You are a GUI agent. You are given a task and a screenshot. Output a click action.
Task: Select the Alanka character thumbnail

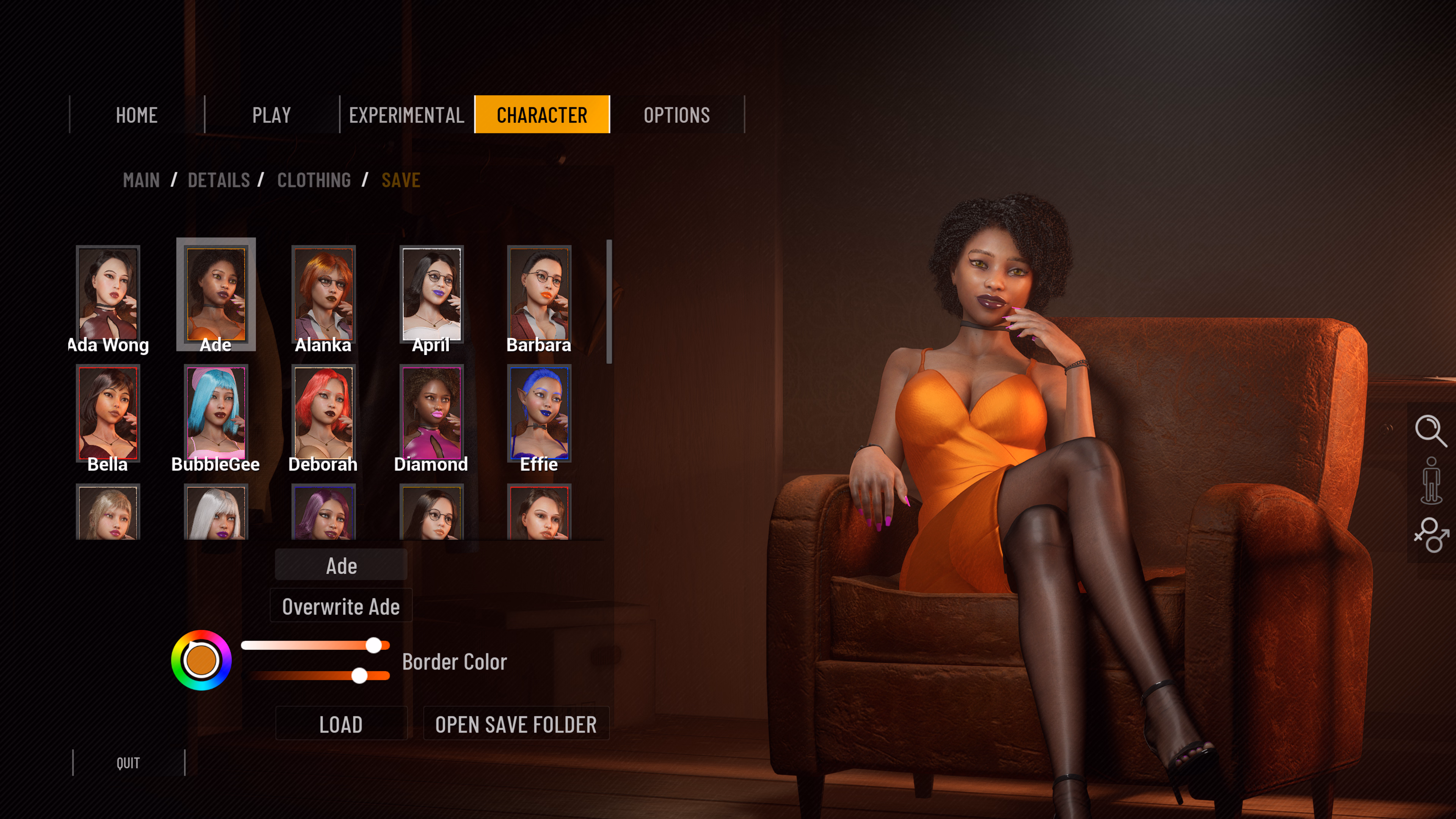323,294
